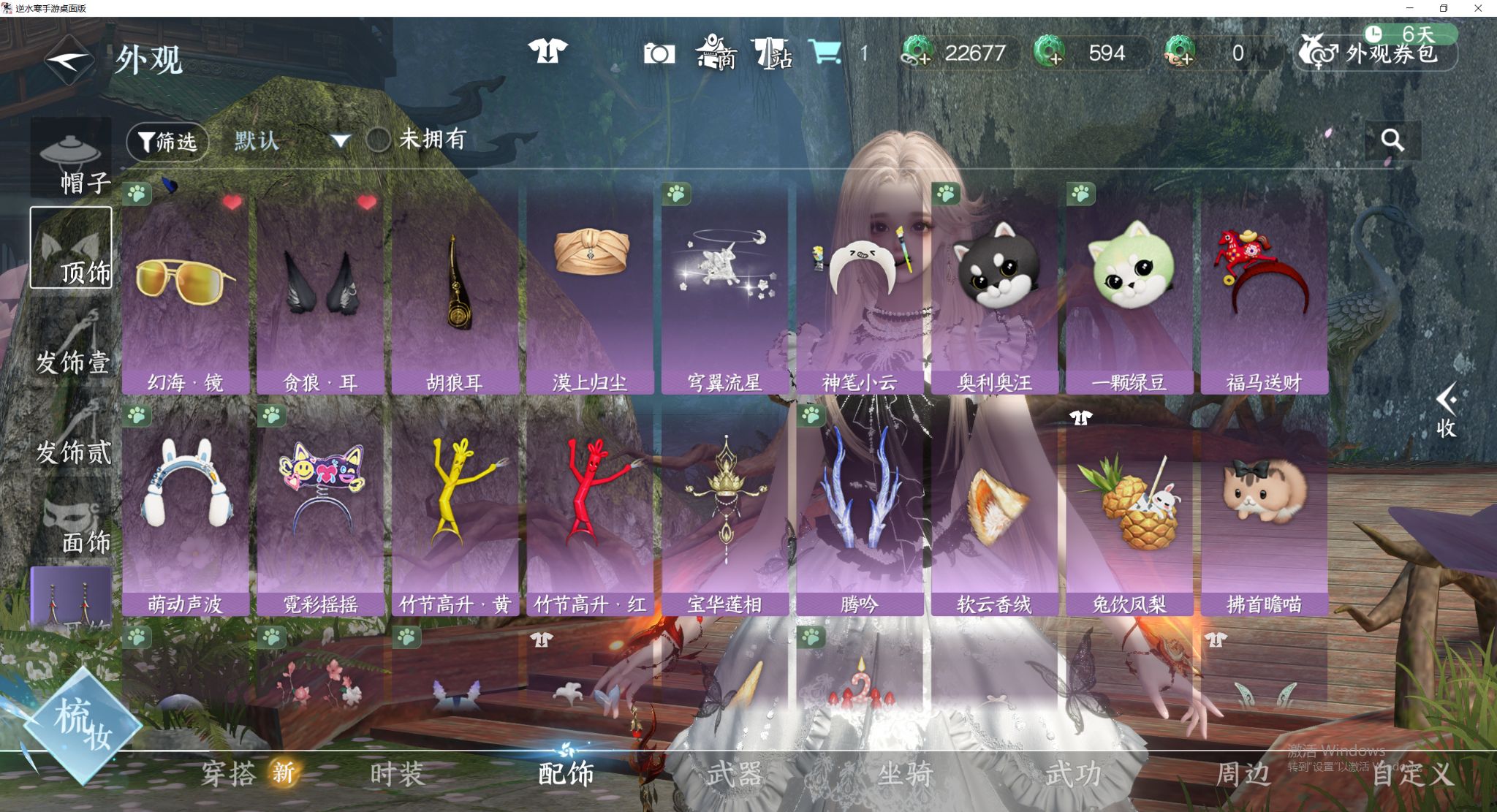Open the 梳妆 diamond button
This screenshot has width=1497, height=812.
pyautogui.click(x=82, y=725)
